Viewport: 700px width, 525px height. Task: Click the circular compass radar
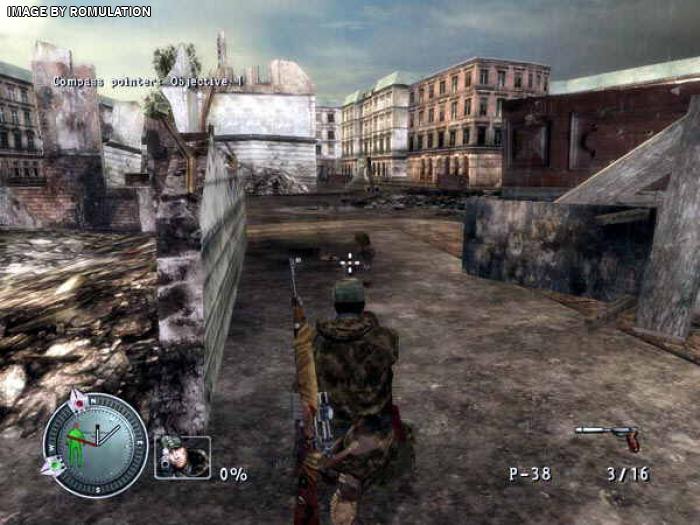[96, 445]
